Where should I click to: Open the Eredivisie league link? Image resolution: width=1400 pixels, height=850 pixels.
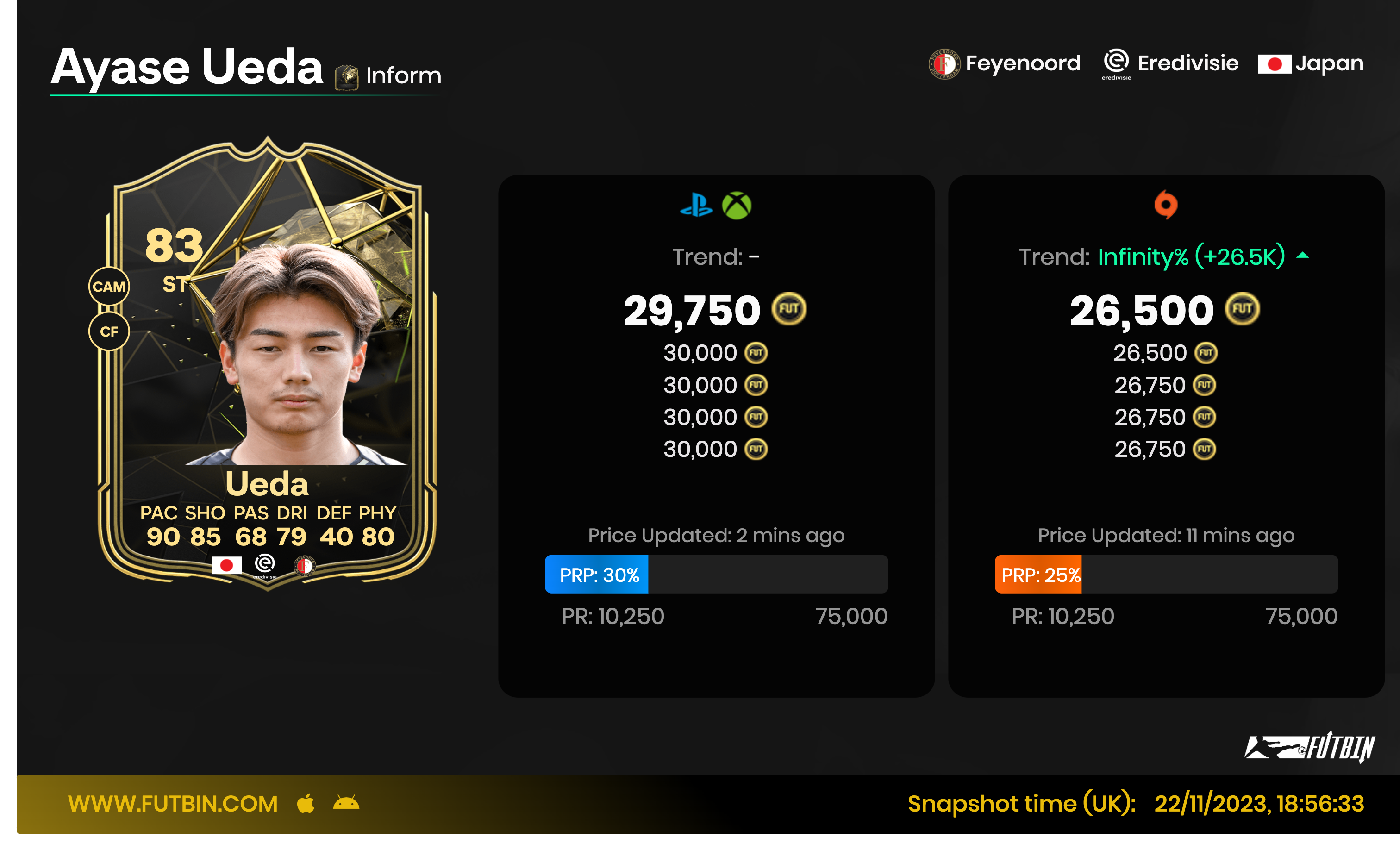click(1170, 63)
